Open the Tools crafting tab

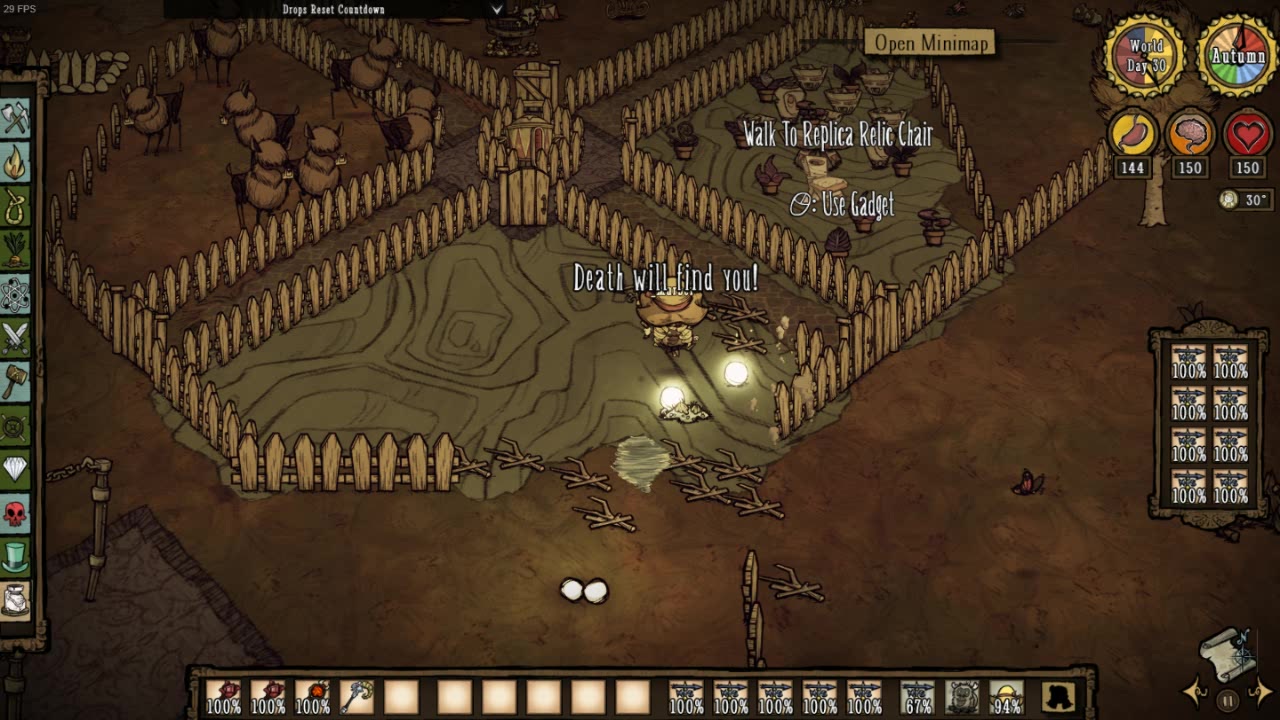[x=15, y=119]
